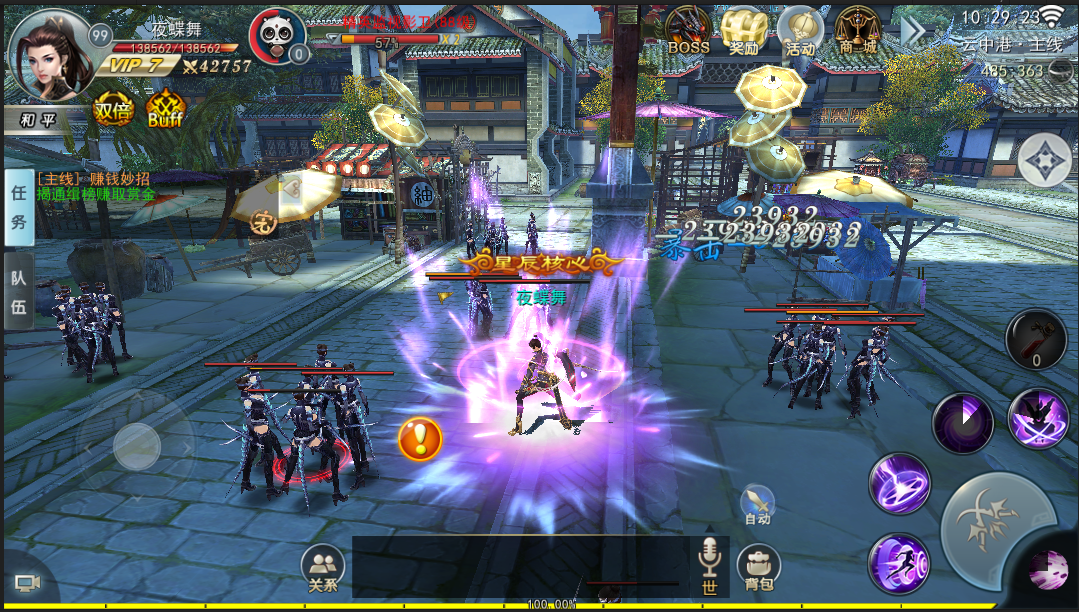Click the orange exclamation mark alert
Screen dimensions: 1079x612
420,438
